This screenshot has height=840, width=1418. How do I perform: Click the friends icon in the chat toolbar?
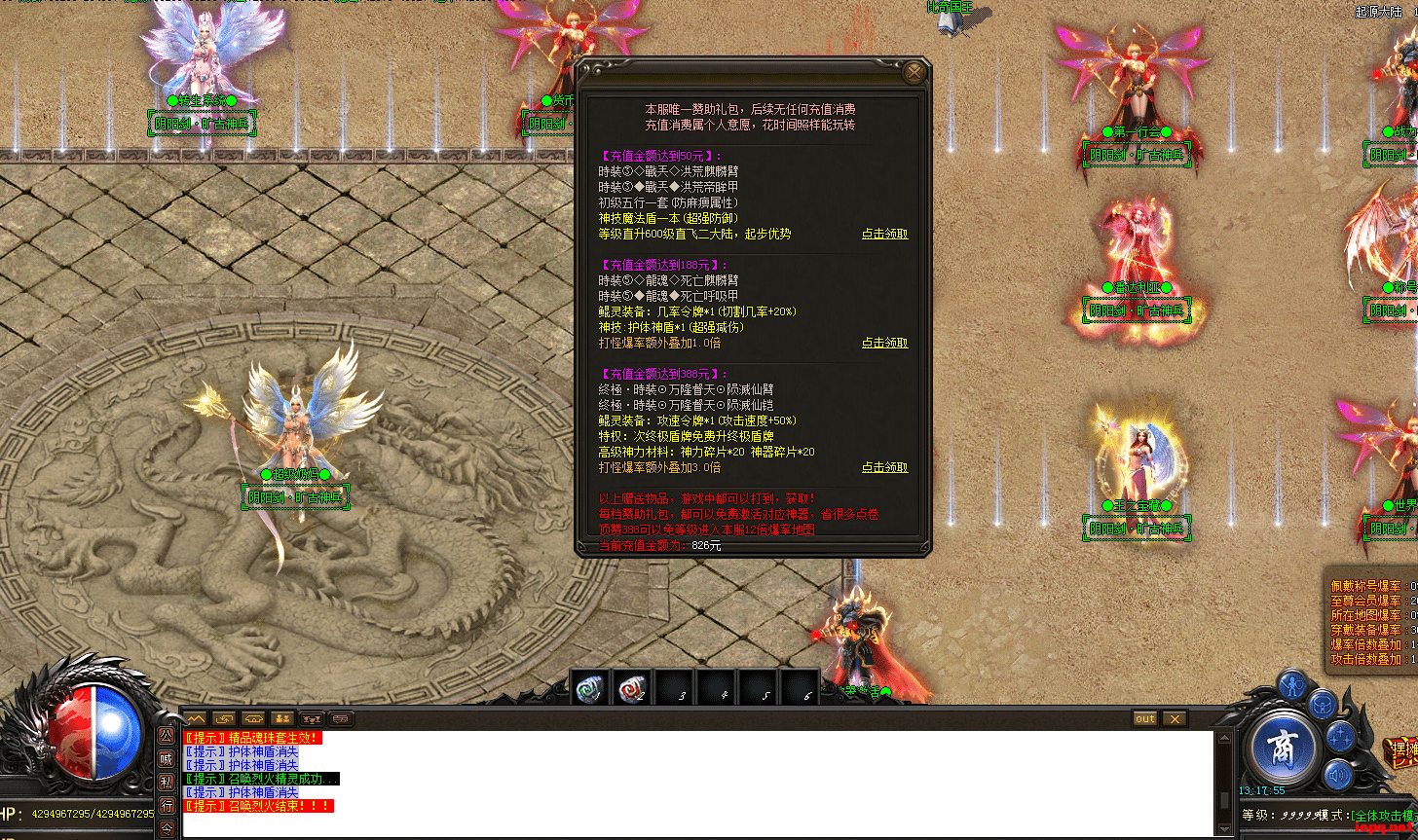282,717
